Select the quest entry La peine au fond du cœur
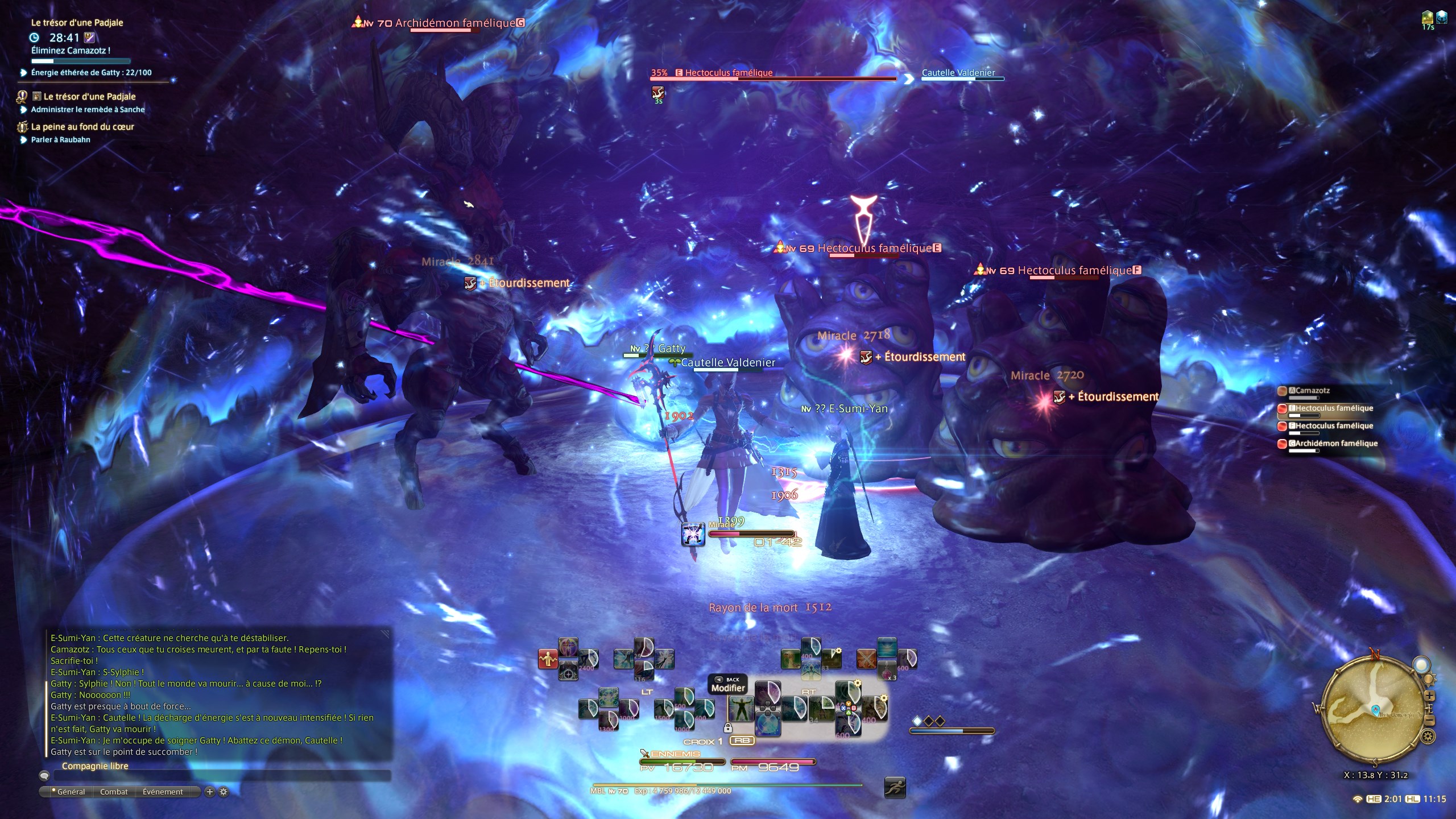The width and height of the screenshot is (1456, 819). click(82, 127)
